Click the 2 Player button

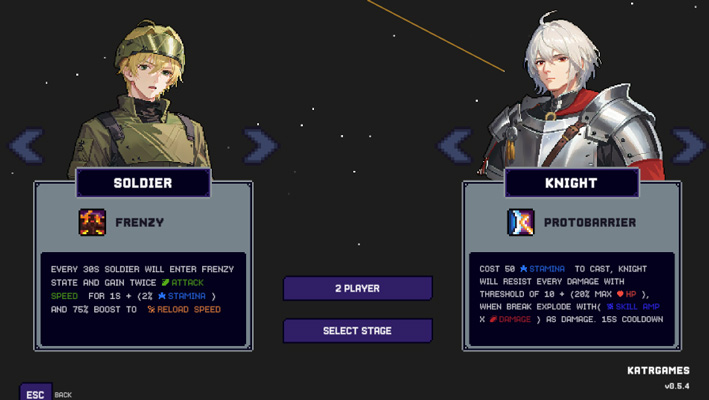coord(357,288)
